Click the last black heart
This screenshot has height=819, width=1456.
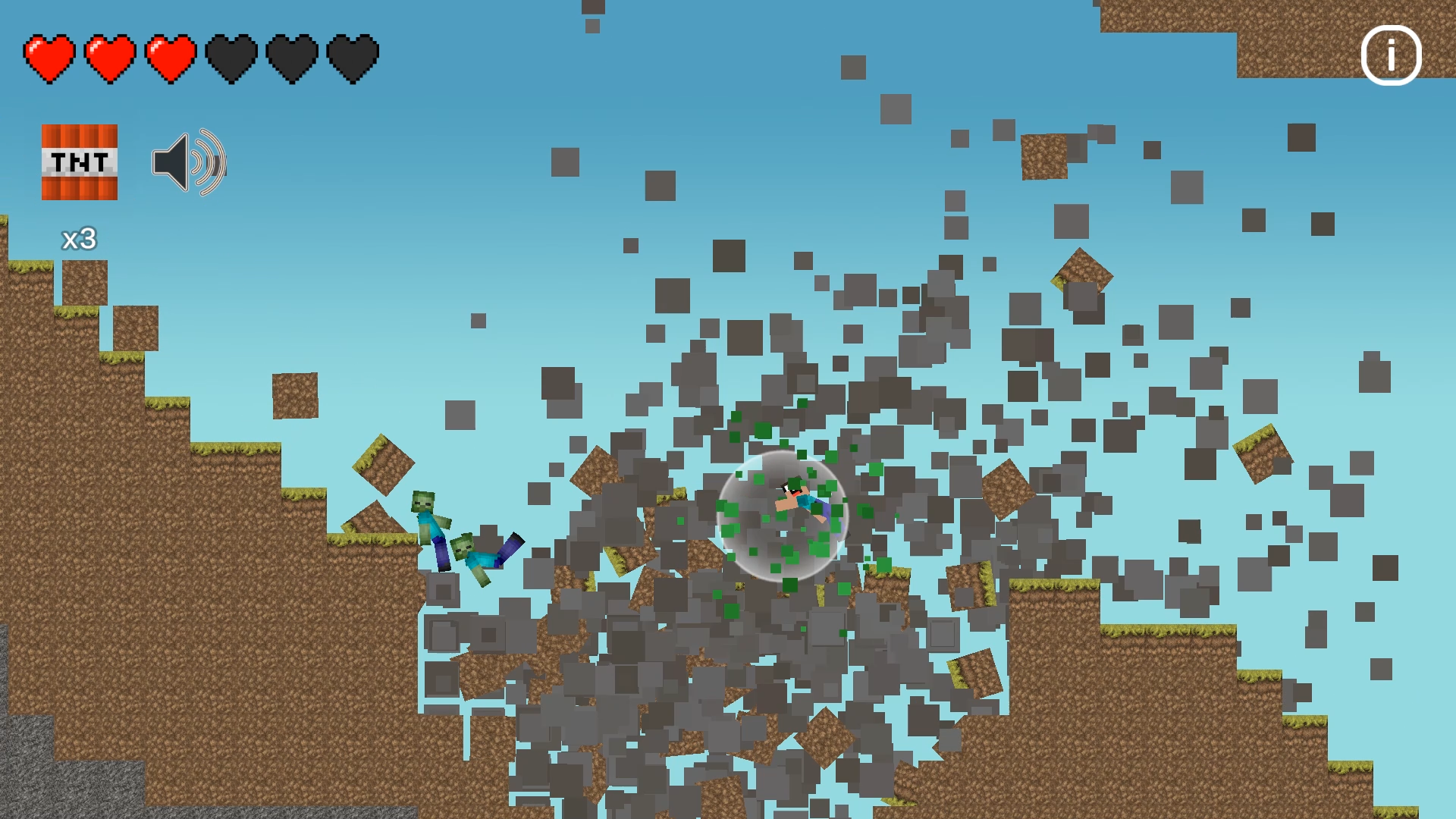351,57
